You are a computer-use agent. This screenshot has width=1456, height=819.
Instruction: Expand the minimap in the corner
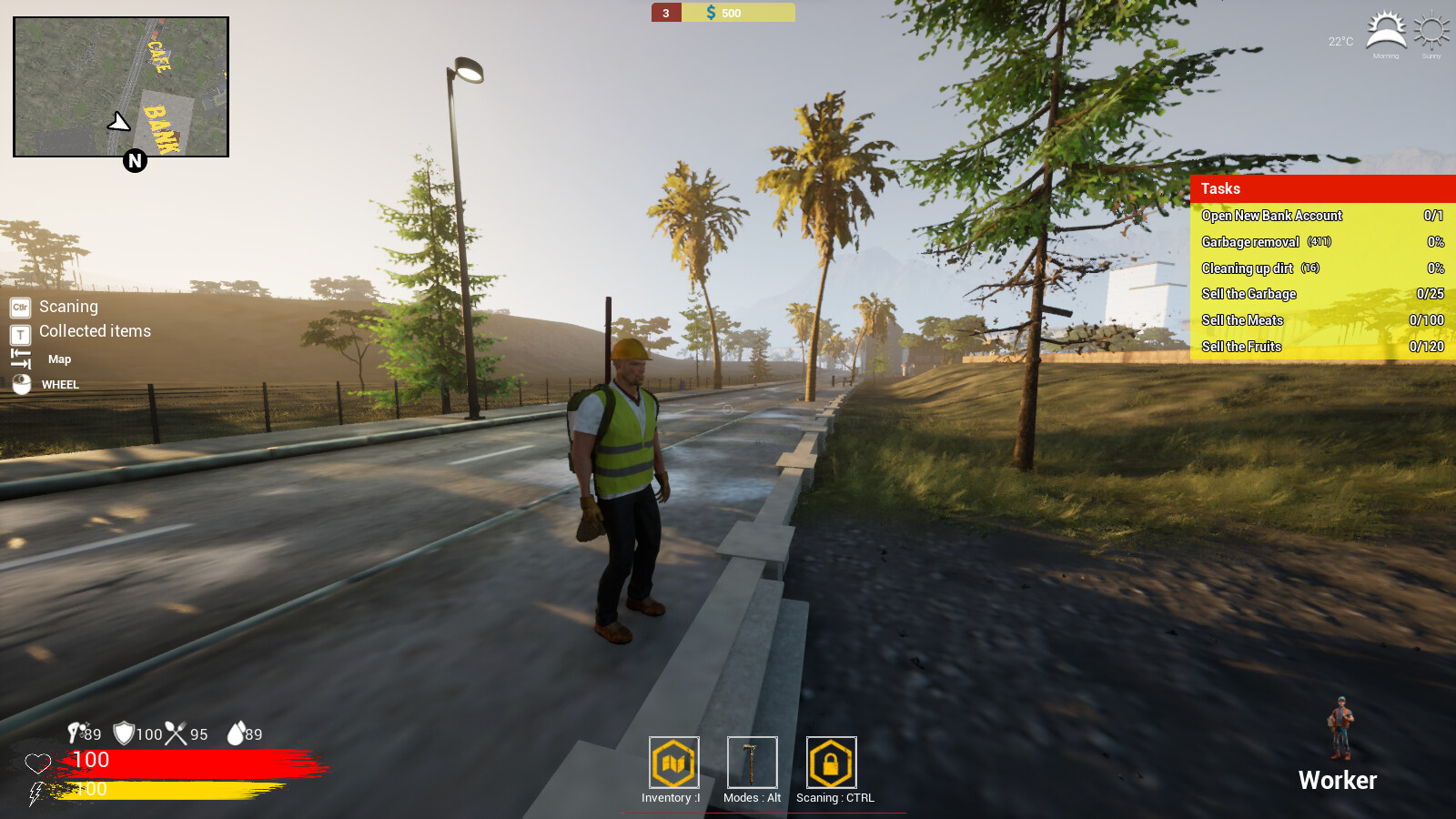121,85
